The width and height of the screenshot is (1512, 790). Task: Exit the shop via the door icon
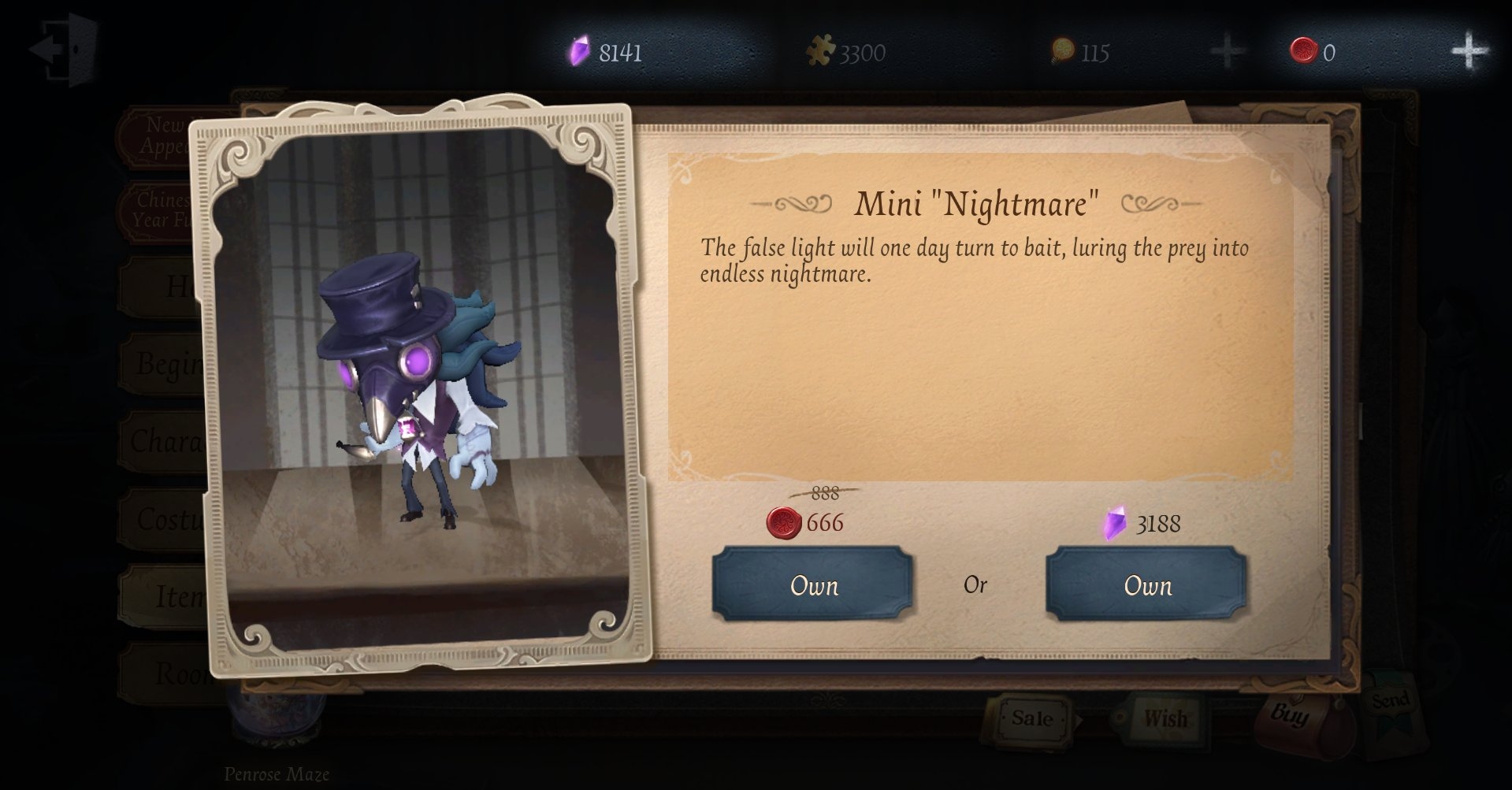(x=65, y=49)
